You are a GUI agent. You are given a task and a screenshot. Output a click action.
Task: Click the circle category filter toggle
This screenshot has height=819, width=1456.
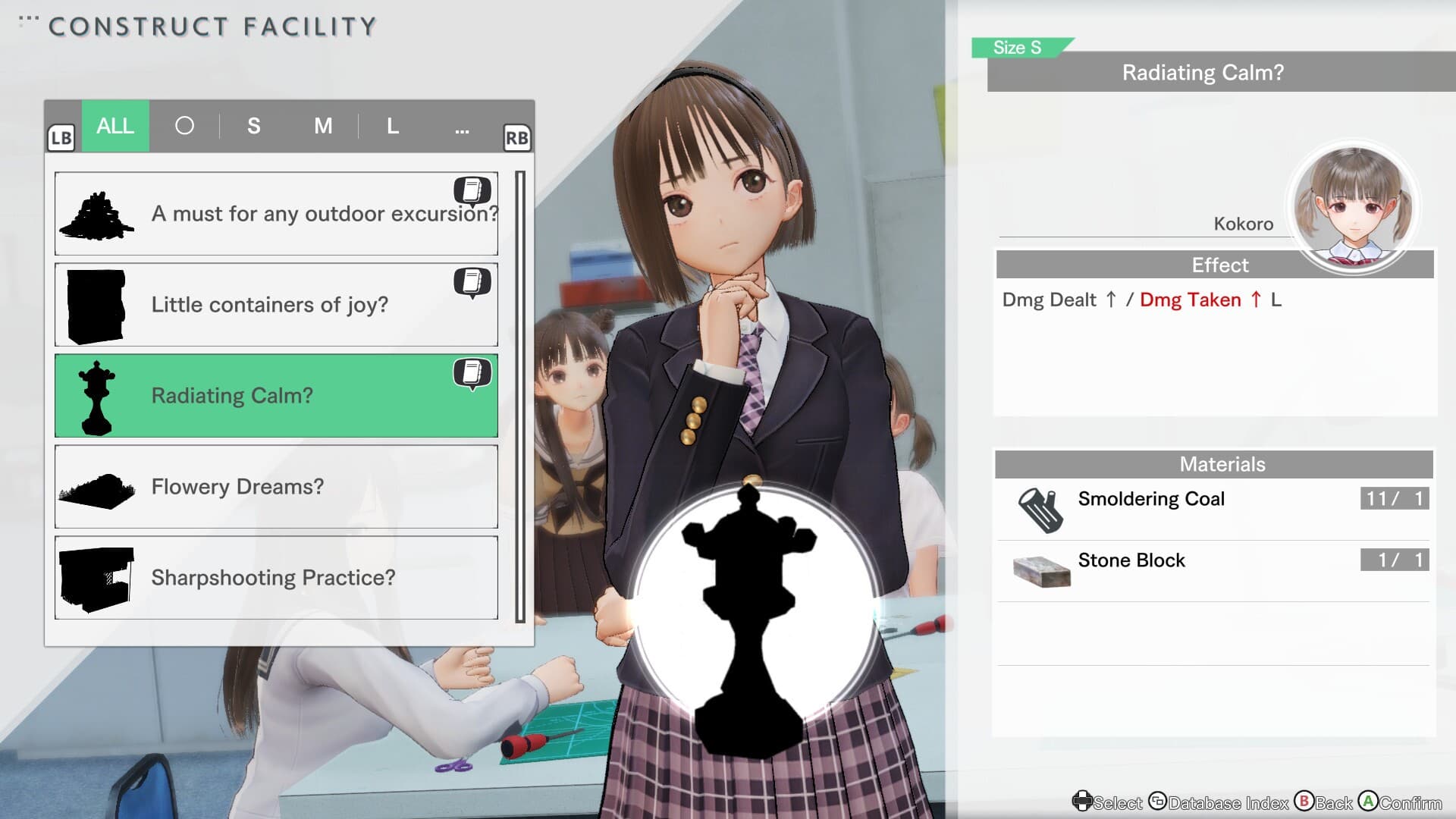pos(185,126)
